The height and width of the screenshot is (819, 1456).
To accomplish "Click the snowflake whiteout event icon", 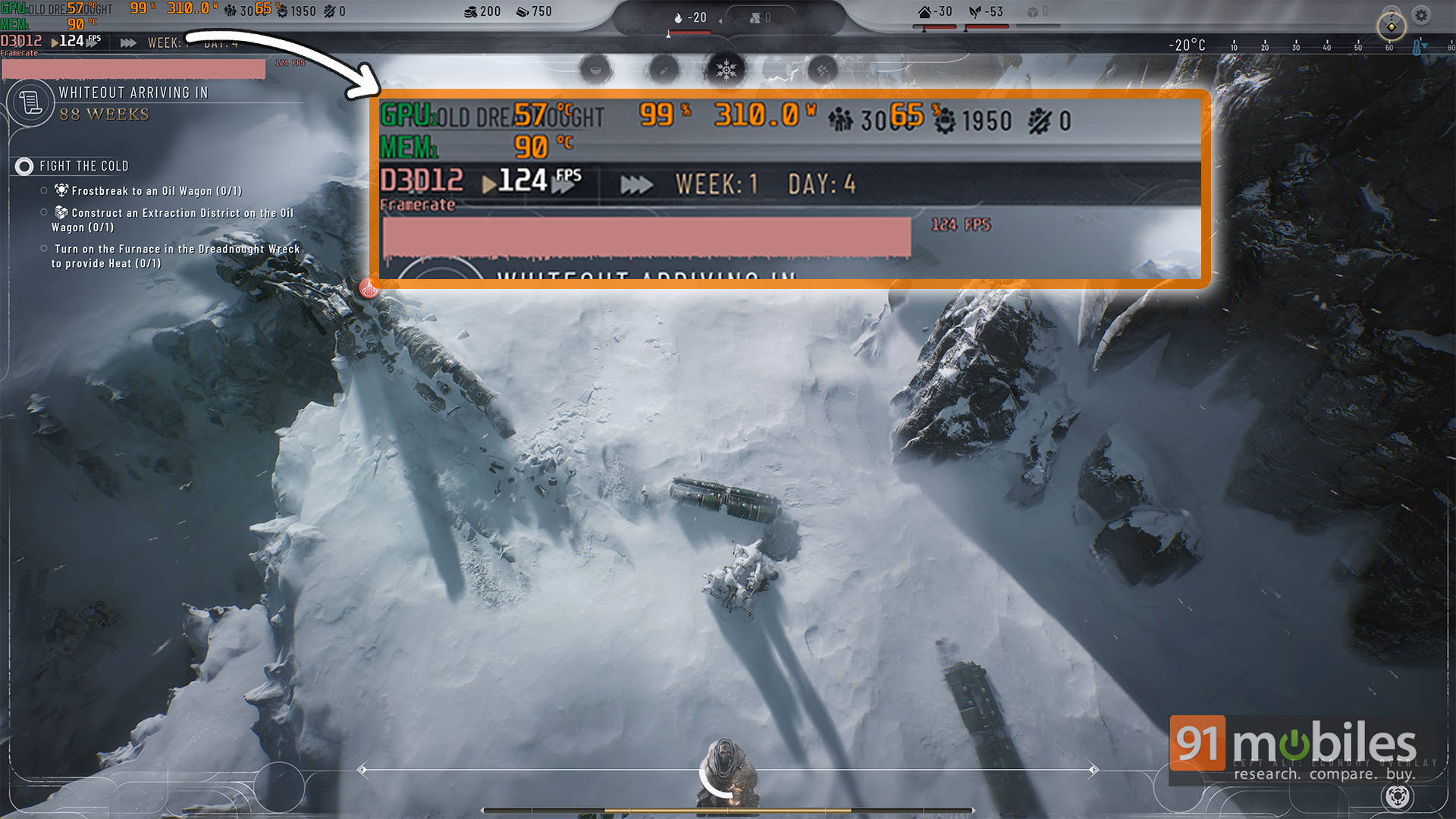I will pyautogui.click(x=726, y=71).
